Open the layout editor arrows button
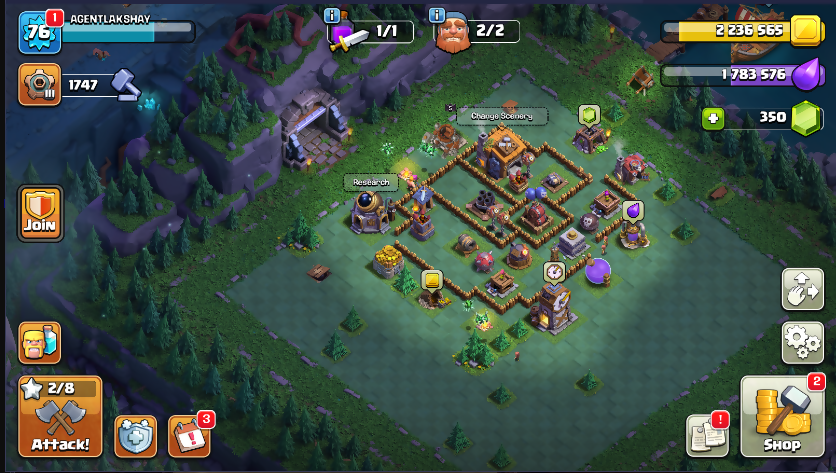Screen dimensions: 836x473 802,289
